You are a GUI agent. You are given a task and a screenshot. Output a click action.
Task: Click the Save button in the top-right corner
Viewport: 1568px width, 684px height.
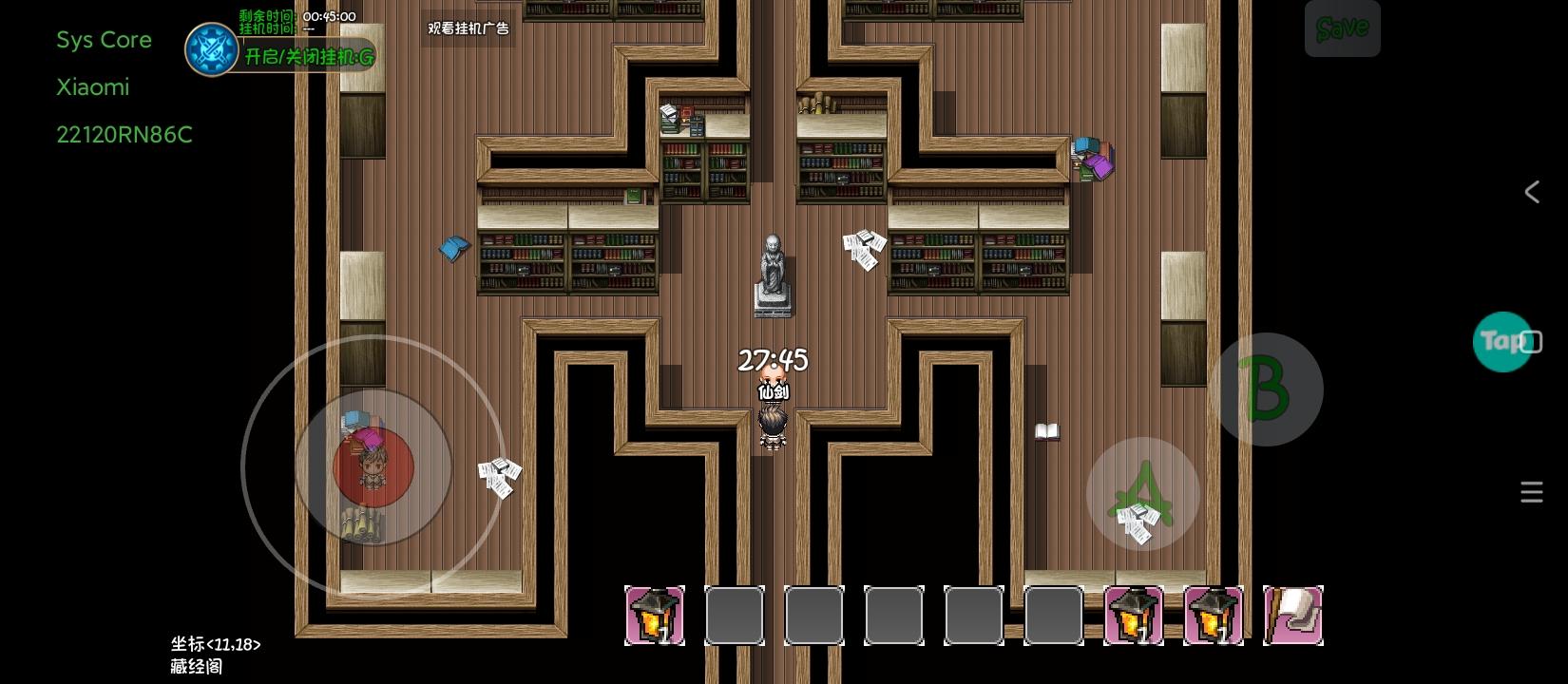coord(1342,28)
